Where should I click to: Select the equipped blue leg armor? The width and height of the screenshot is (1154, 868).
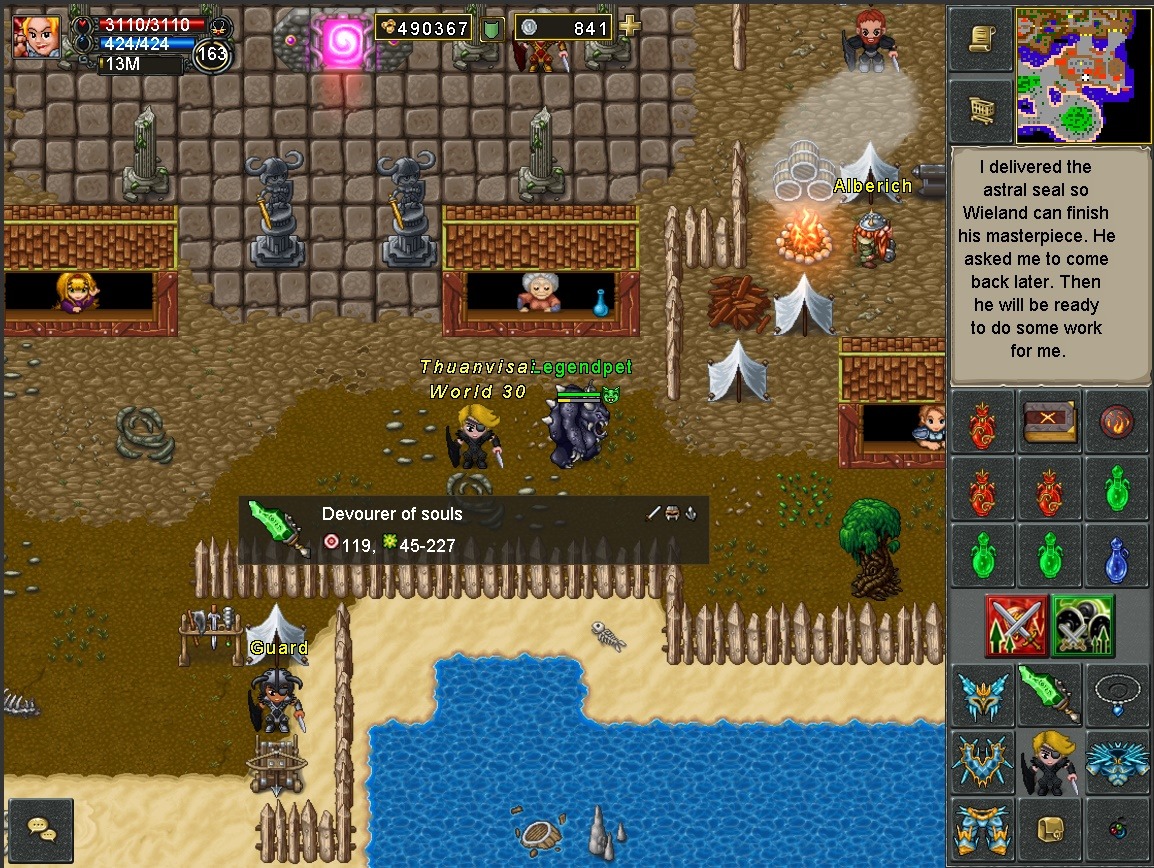pos(982,830)
